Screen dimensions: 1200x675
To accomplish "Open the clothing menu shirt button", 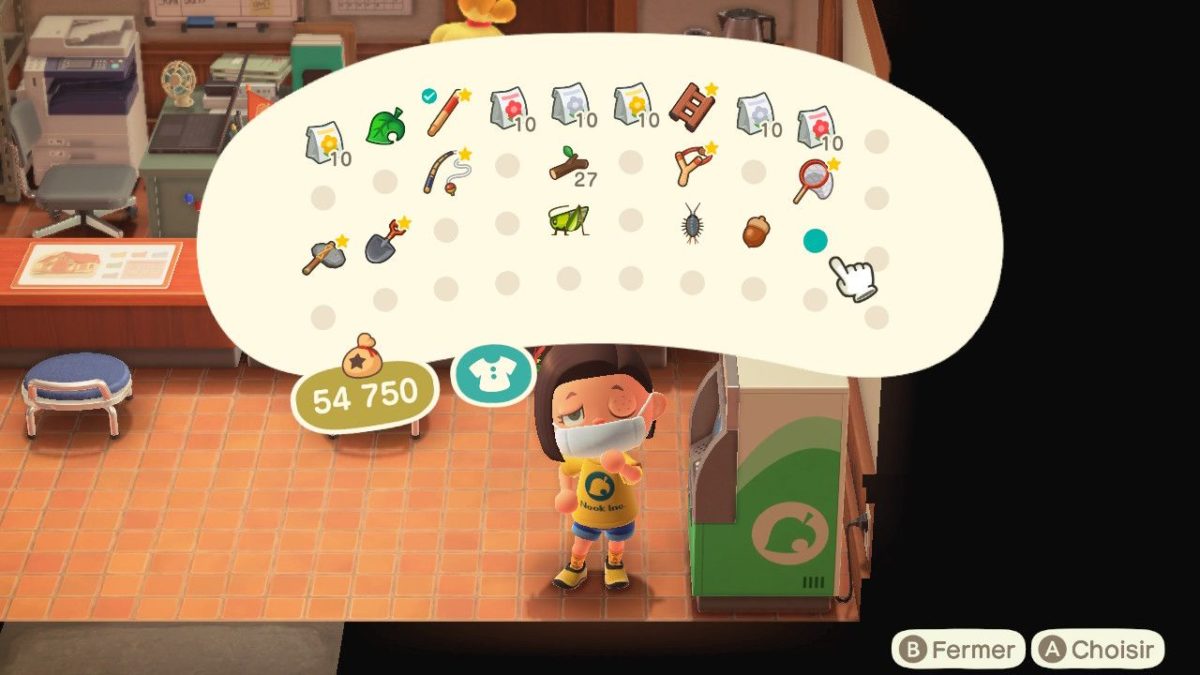I will pos(493,374).
